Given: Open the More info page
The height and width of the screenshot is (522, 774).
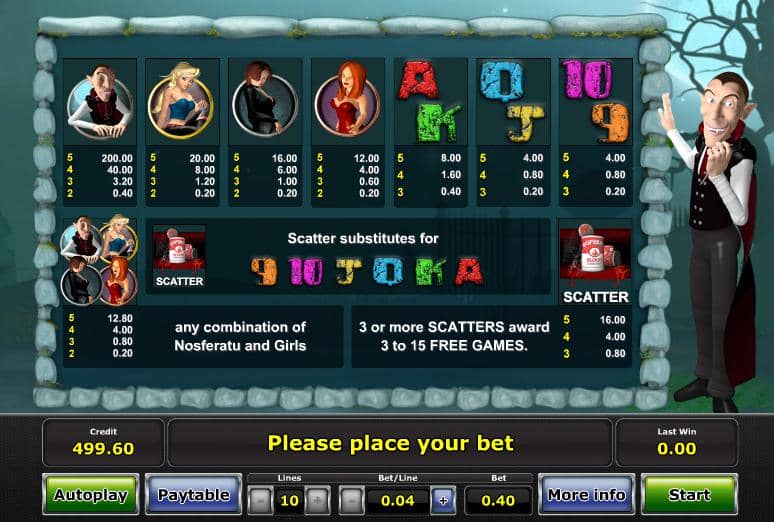Looking at the screenshot, I should pyautogui.click(x=586, y=495).
